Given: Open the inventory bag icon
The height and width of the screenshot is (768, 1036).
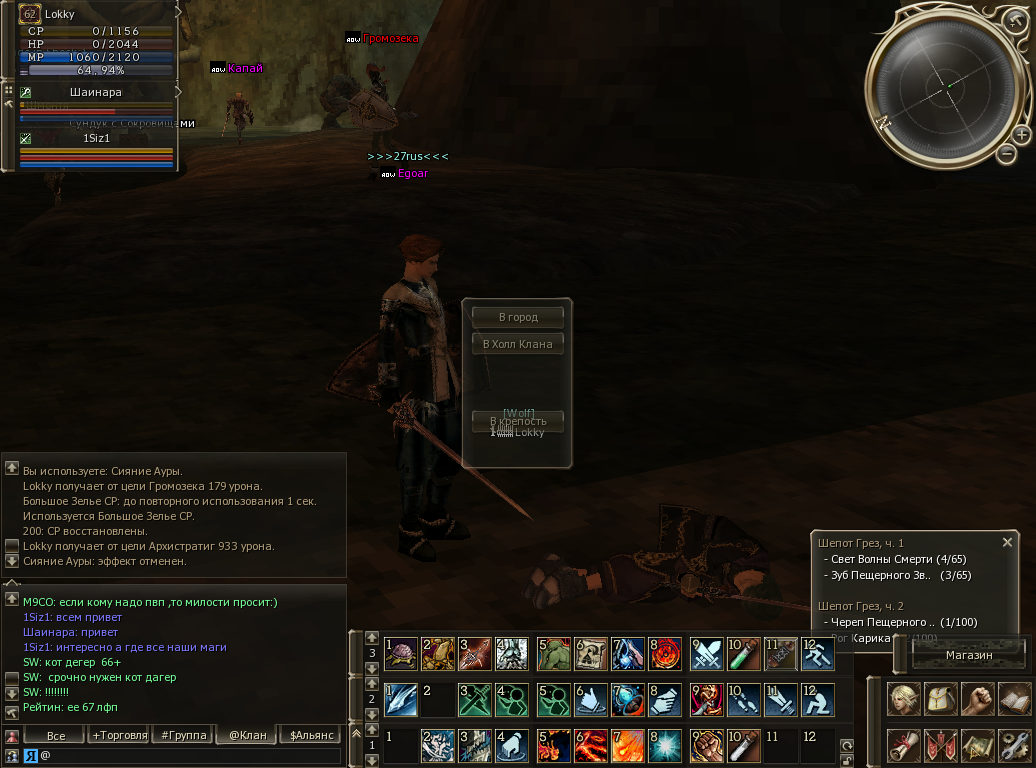Looking at the screenshot, I should pos(941,699).
